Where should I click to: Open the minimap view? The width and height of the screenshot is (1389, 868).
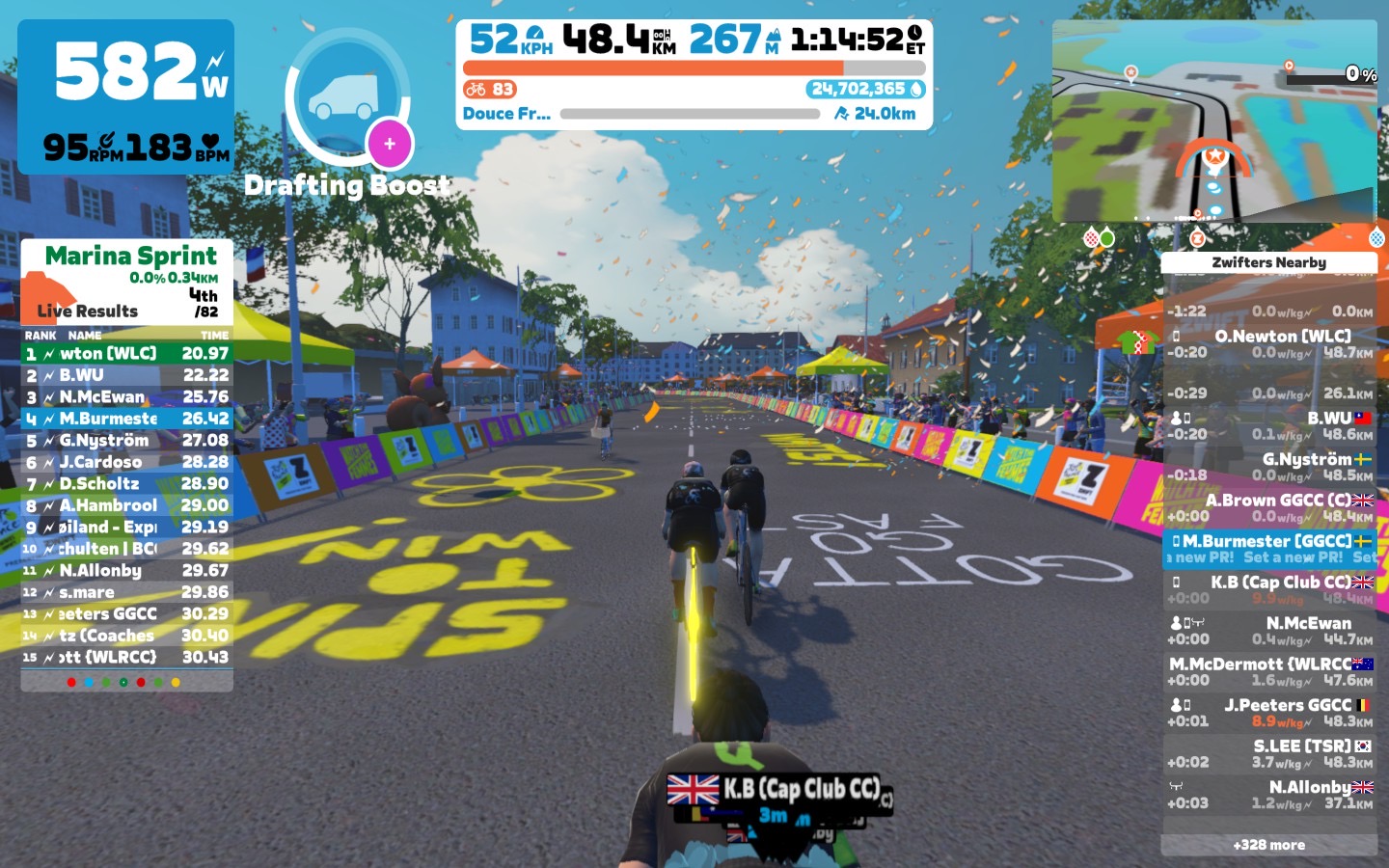pyautogui.click(x=1214, y=122)
